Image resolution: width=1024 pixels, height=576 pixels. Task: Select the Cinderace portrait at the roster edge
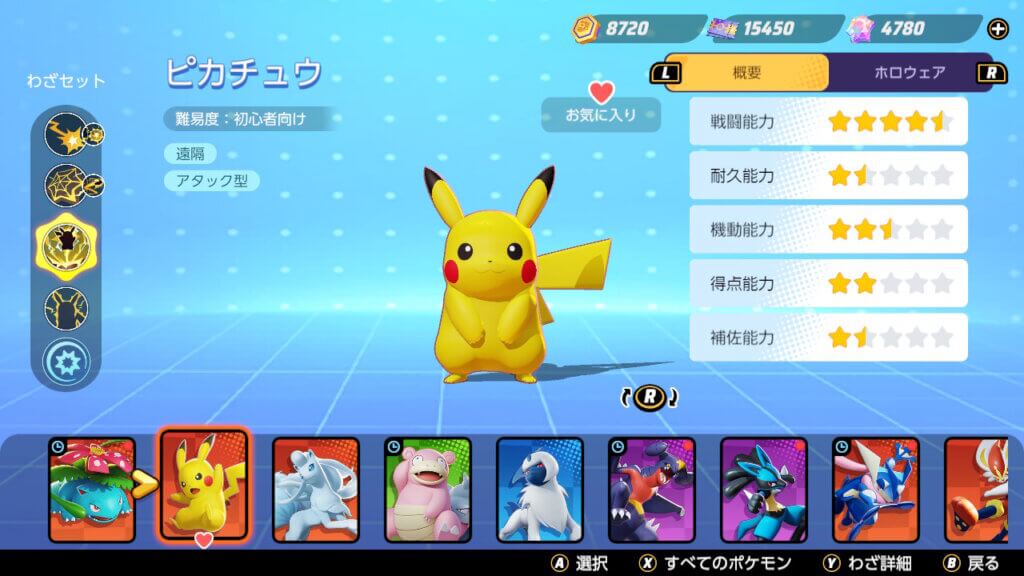(x=984, y=482)
